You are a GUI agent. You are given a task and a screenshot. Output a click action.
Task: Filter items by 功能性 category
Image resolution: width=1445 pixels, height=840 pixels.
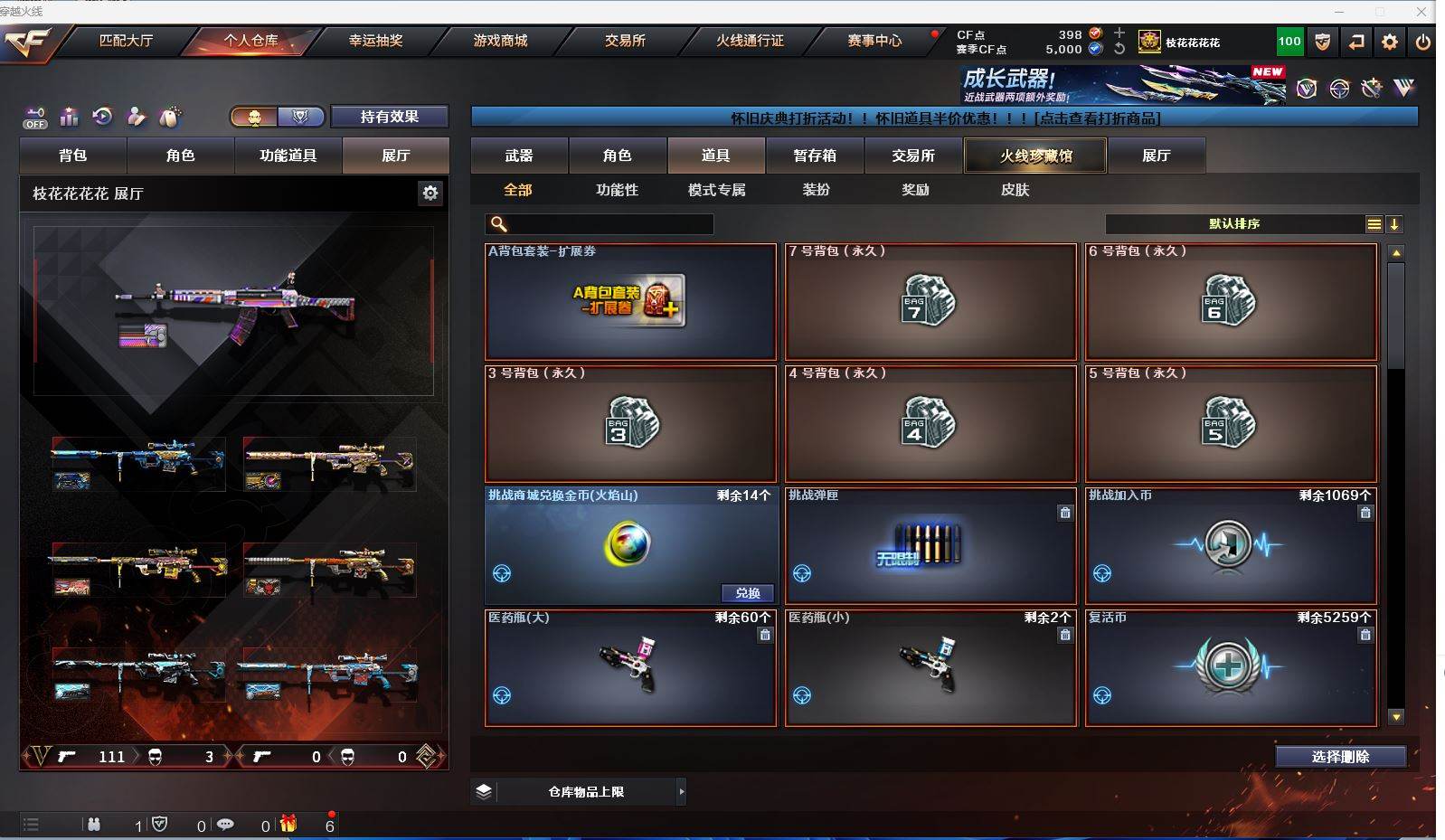(x=617, y=190)
